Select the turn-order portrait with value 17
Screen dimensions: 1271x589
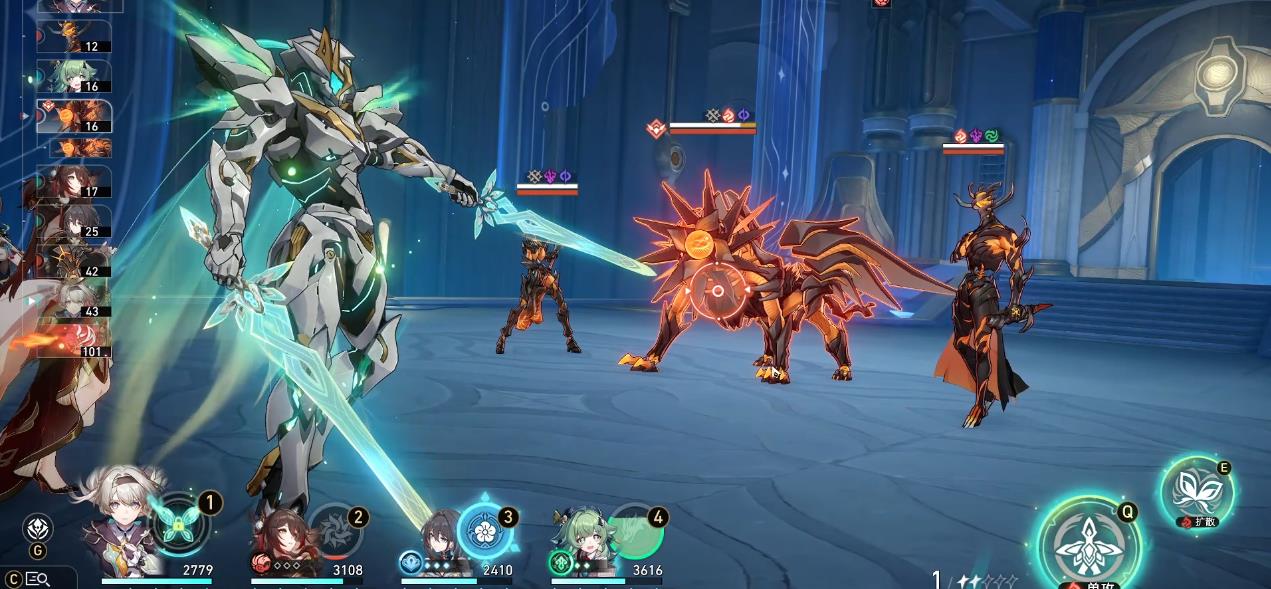coord(74,182)
